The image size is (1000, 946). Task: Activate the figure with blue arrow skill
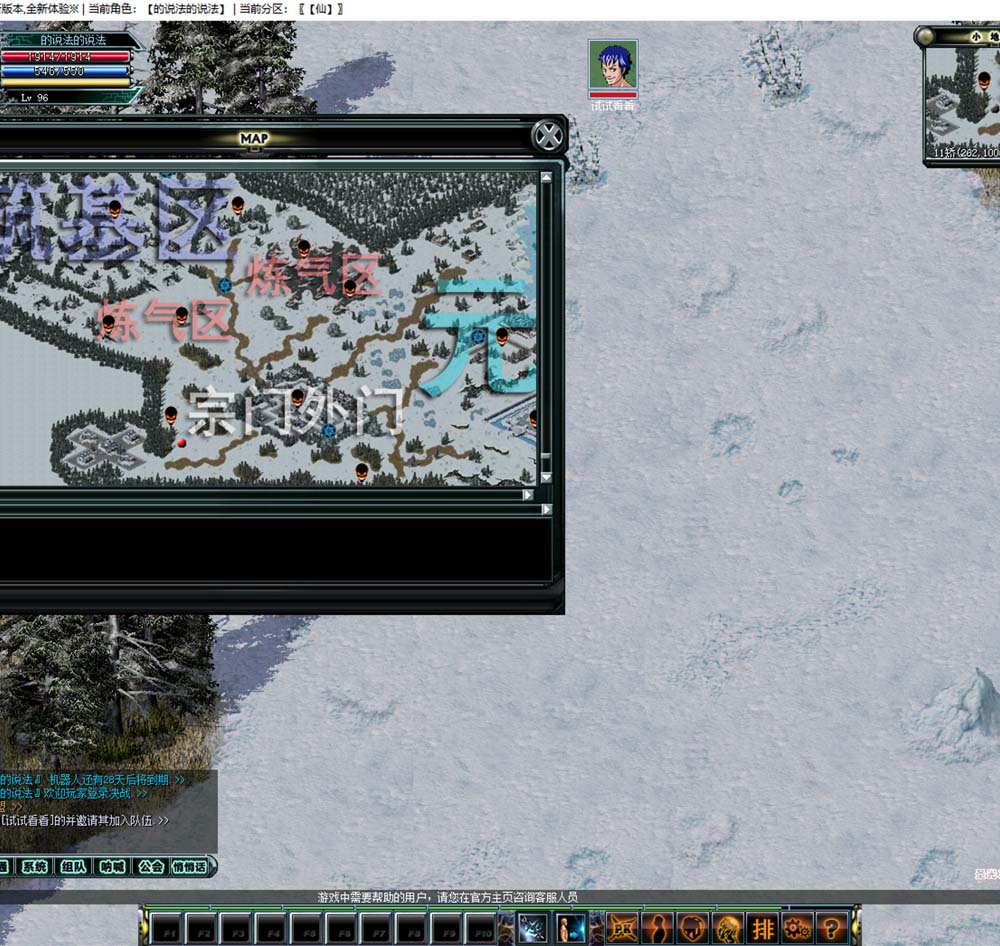click(x=571, y=928)
